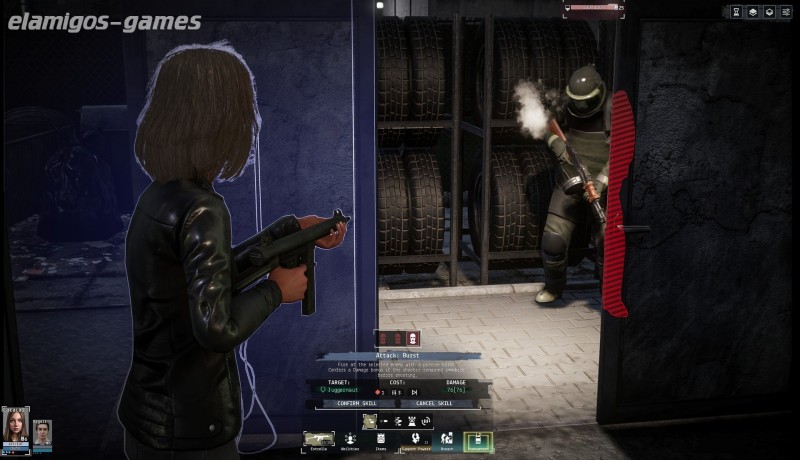Viewport: 800px width, 460px height.
Task: Select the rifle weapon slot
Action: click(319, 439)
